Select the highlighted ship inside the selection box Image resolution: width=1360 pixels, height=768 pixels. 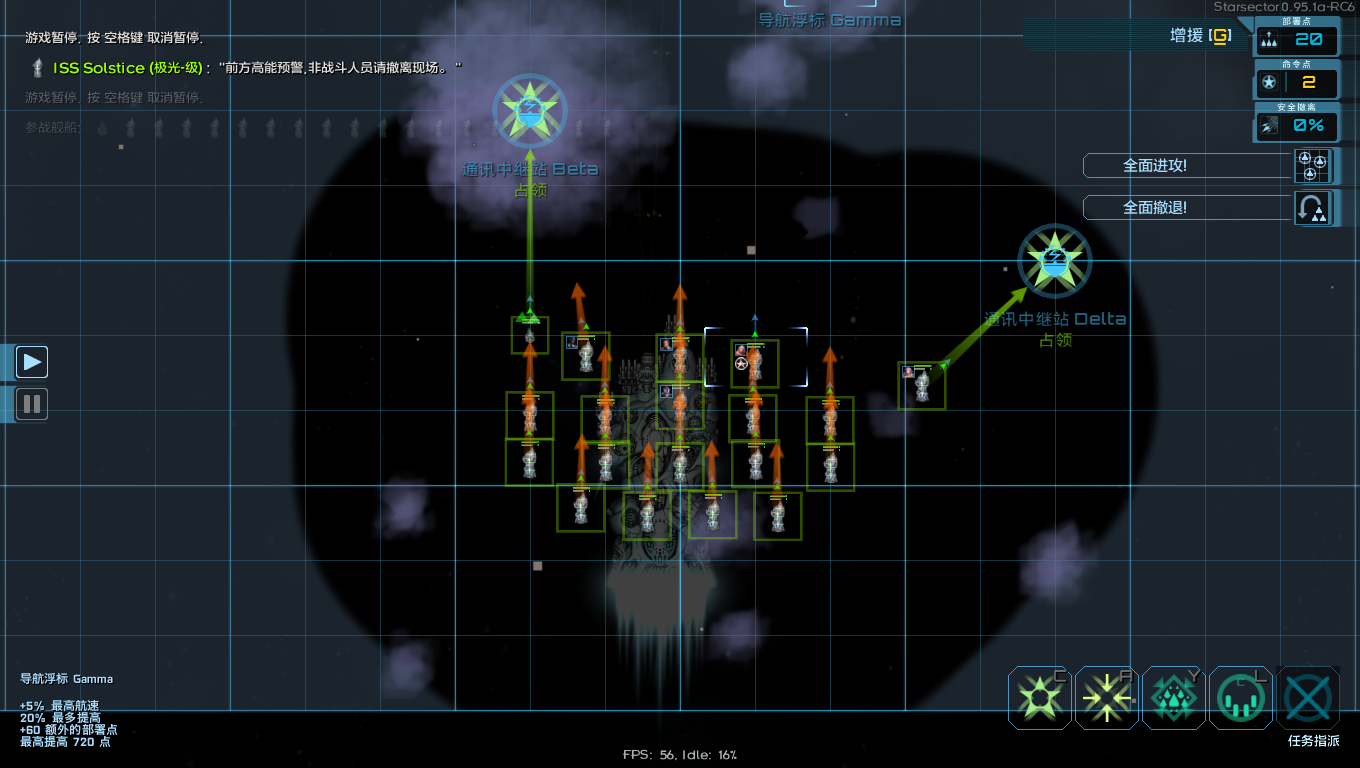coord(755,363)
